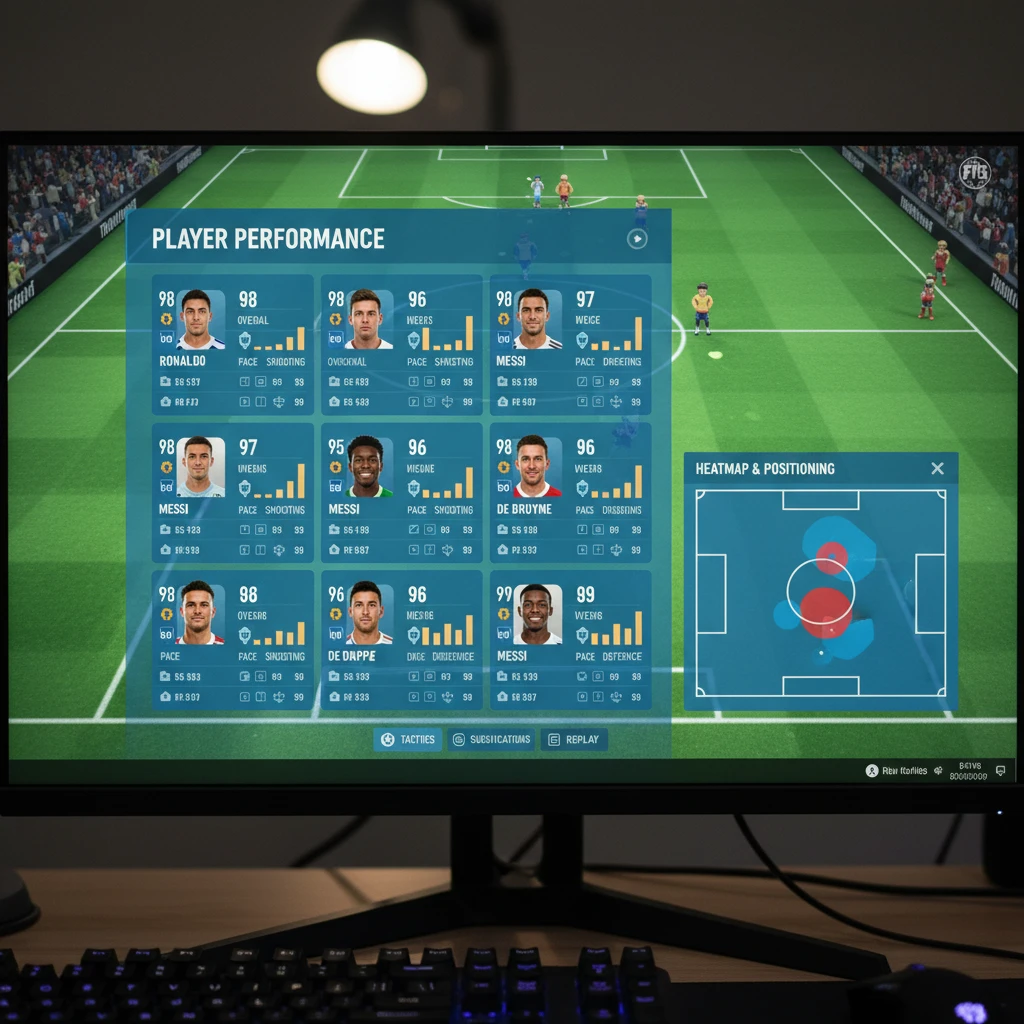Pick the De Dappe player card
The height and width of the screenshot is (1024, 1024).
coord(401,640)
